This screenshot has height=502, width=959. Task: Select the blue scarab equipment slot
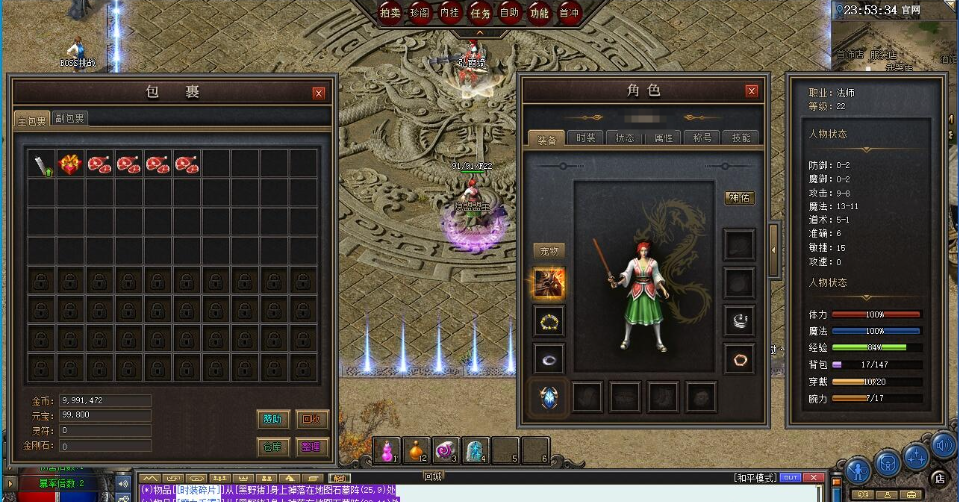coord(549,397)
